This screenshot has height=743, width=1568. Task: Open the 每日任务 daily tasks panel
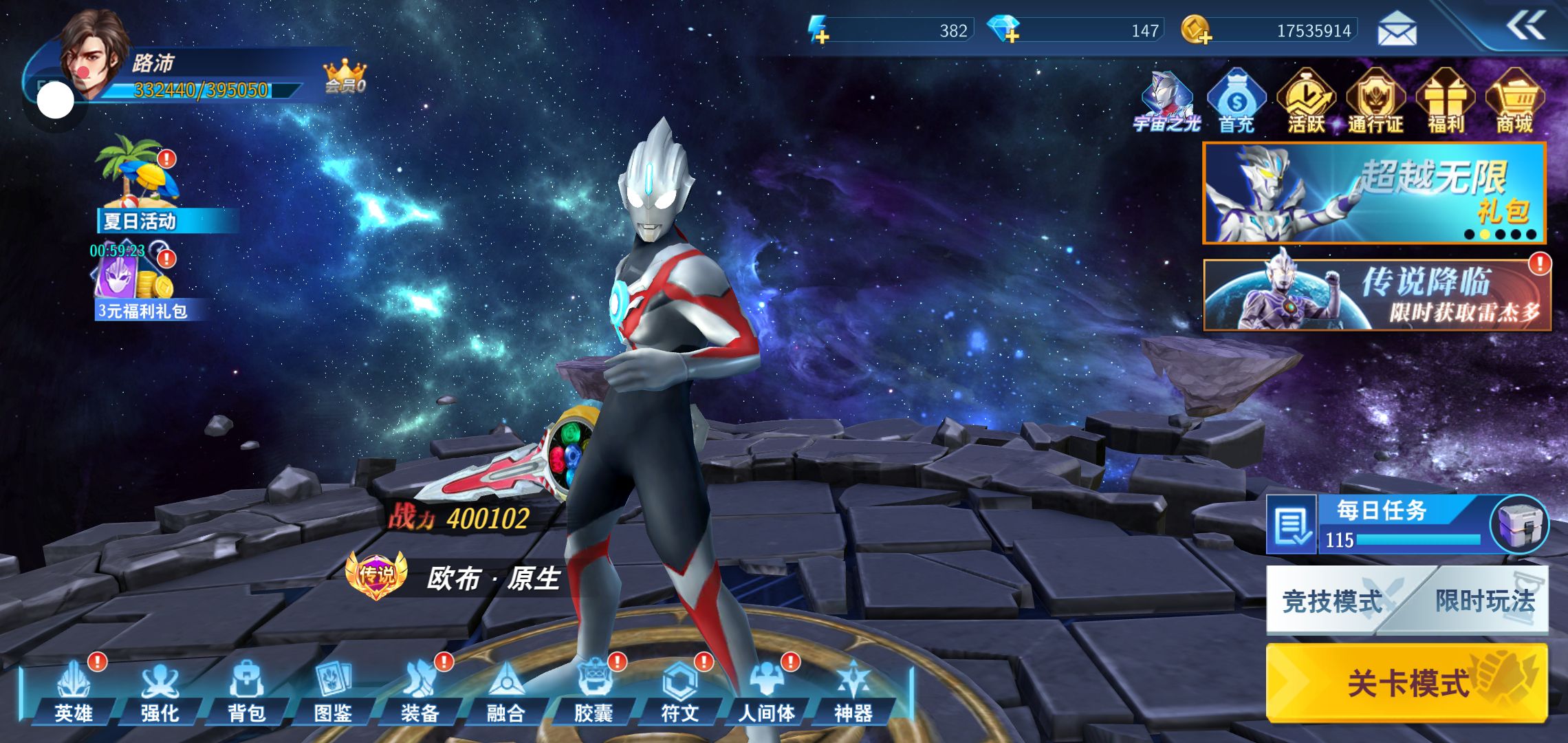[x=1382, y=524]
